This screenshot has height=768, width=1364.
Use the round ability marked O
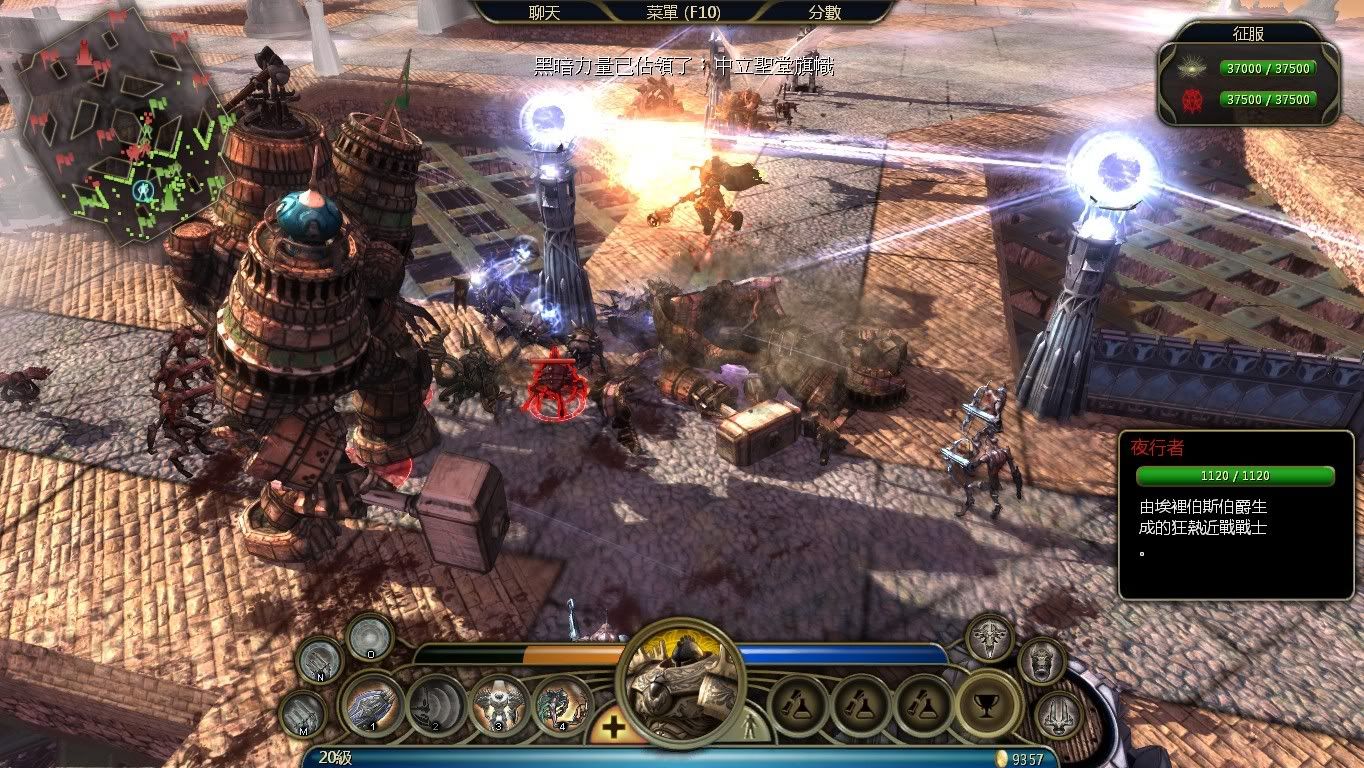369,637
